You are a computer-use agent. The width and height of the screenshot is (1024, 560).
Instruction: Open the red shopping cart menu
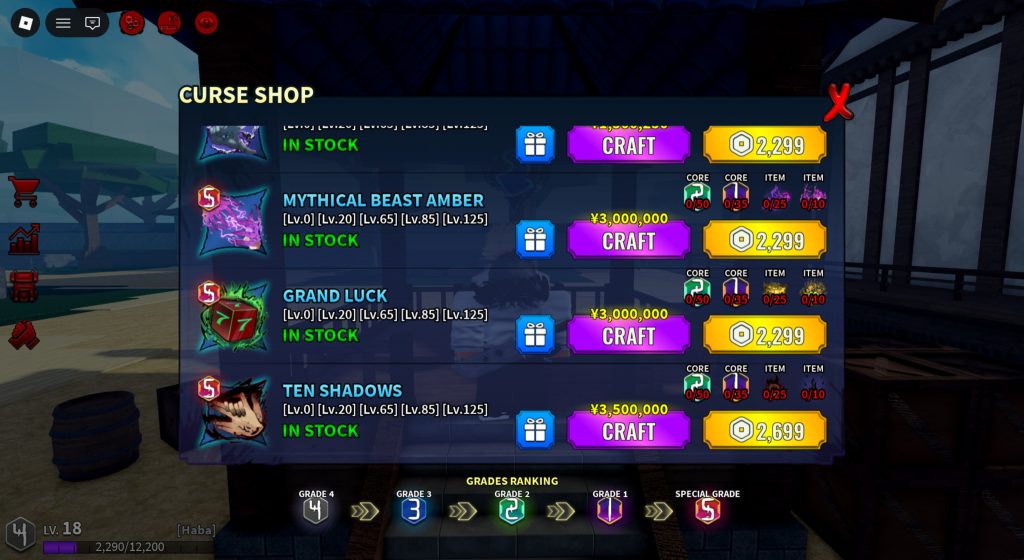[x=24, y=191]
